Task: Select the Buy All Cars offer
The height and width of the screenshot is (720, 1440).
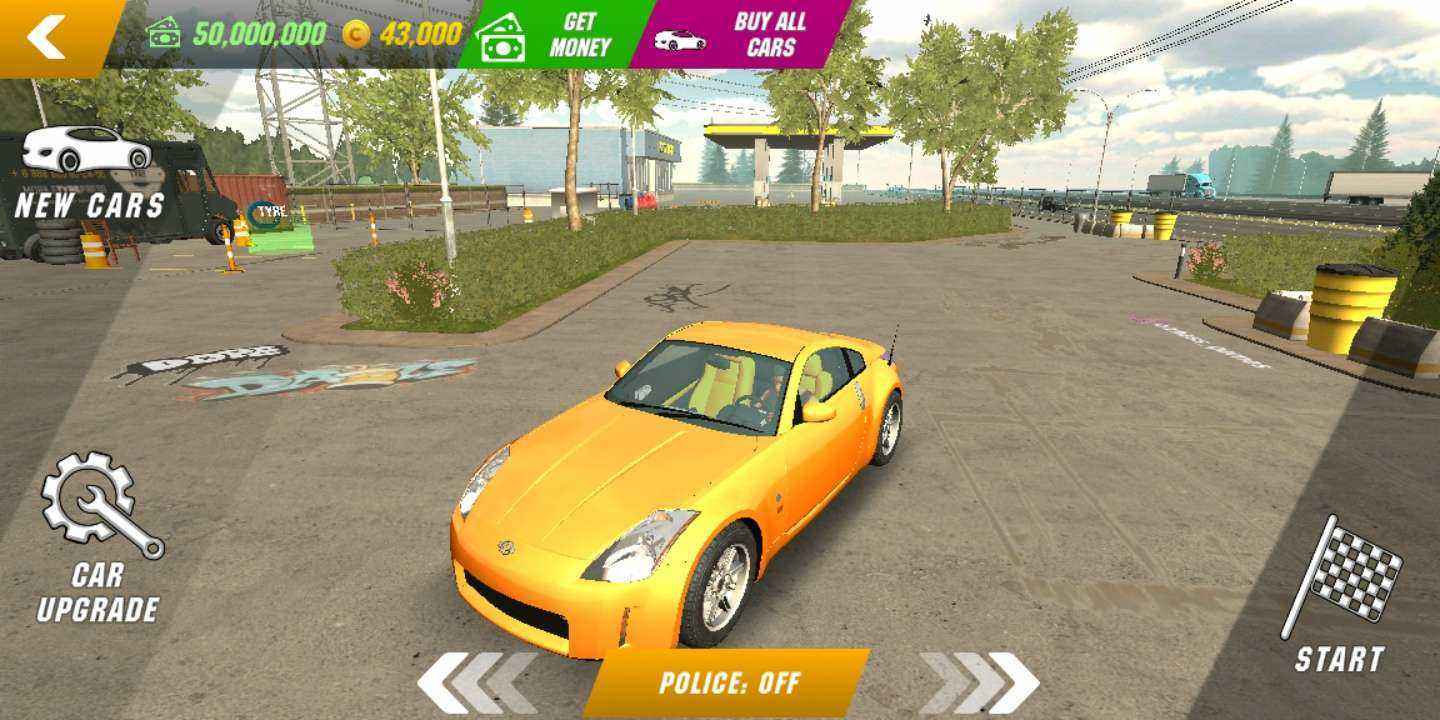Action: coord(738,35)
